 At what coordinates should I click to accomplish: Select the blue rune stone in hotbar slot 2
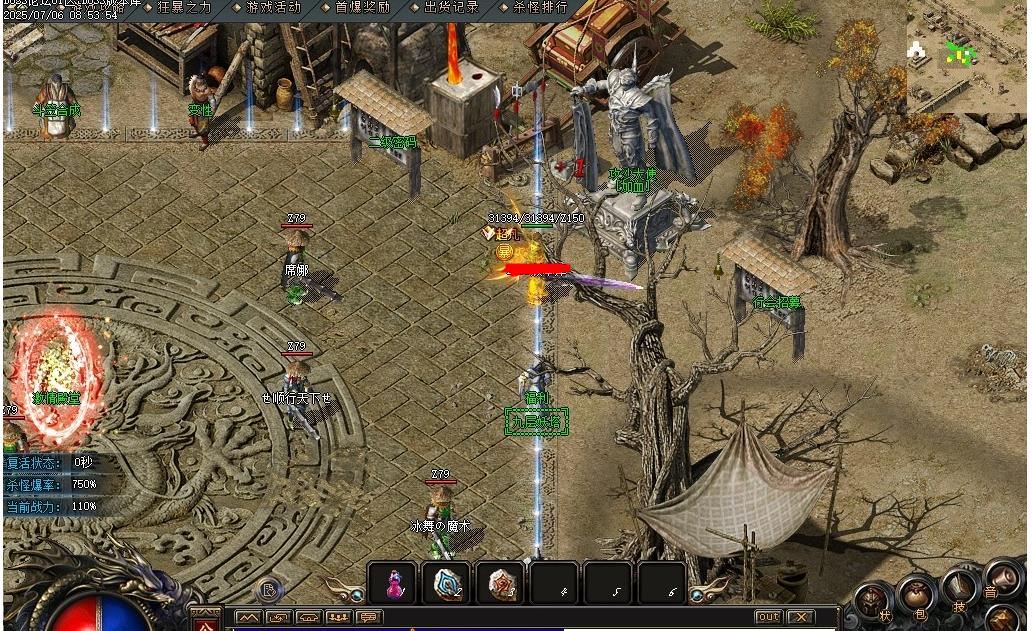point(446,584)
